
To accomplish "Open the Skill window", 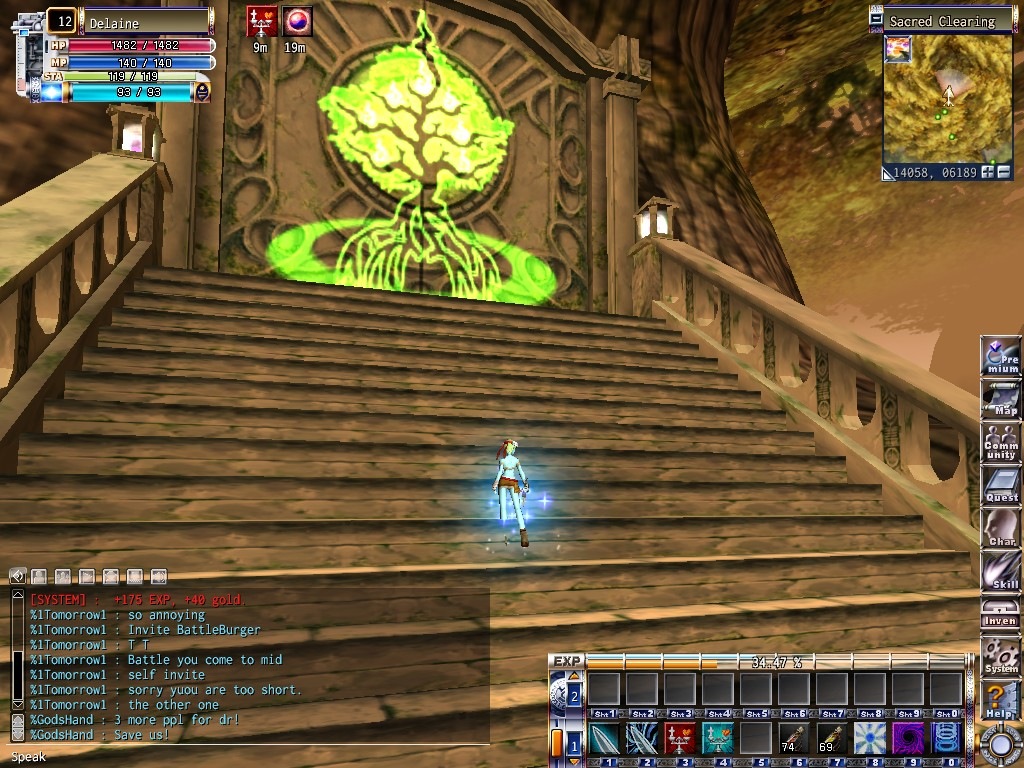I will (x=1001, y=571).
